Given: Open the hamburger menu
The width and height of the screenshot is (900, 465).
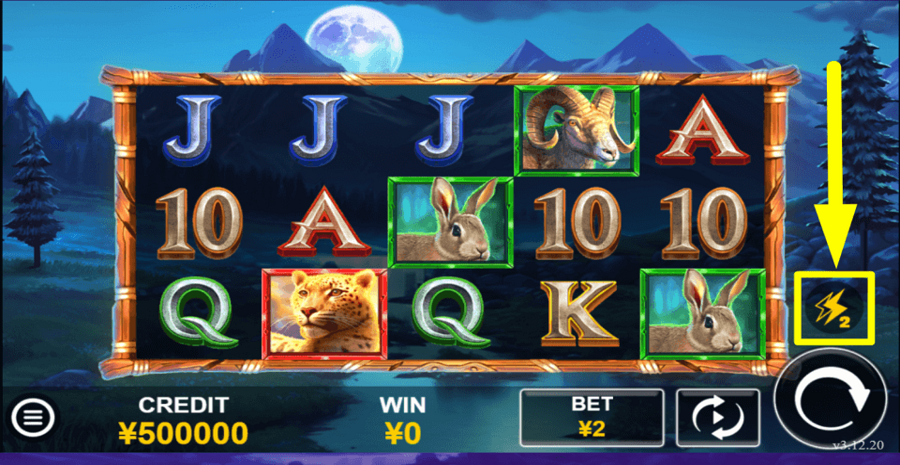Looking at the screenshot, I should 34,415.
